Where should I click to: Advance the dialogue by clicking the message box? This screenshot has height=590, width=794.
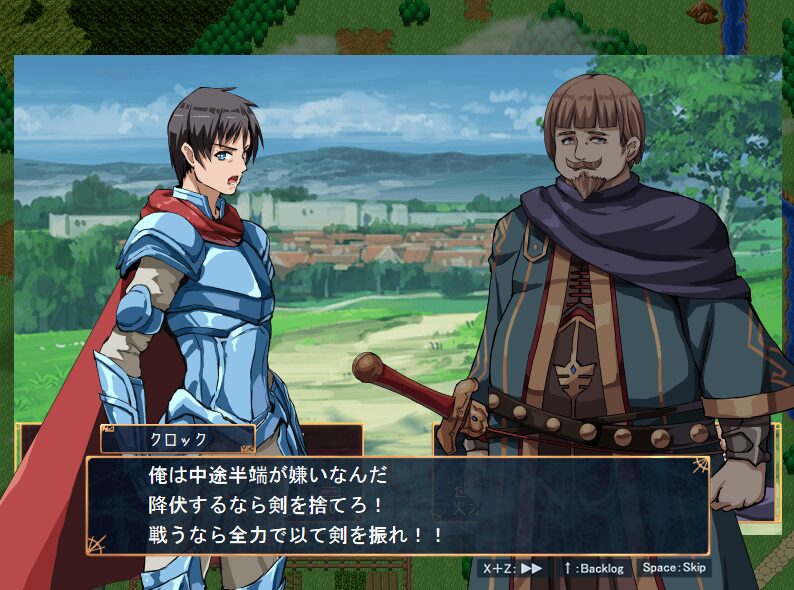(397, 505)
